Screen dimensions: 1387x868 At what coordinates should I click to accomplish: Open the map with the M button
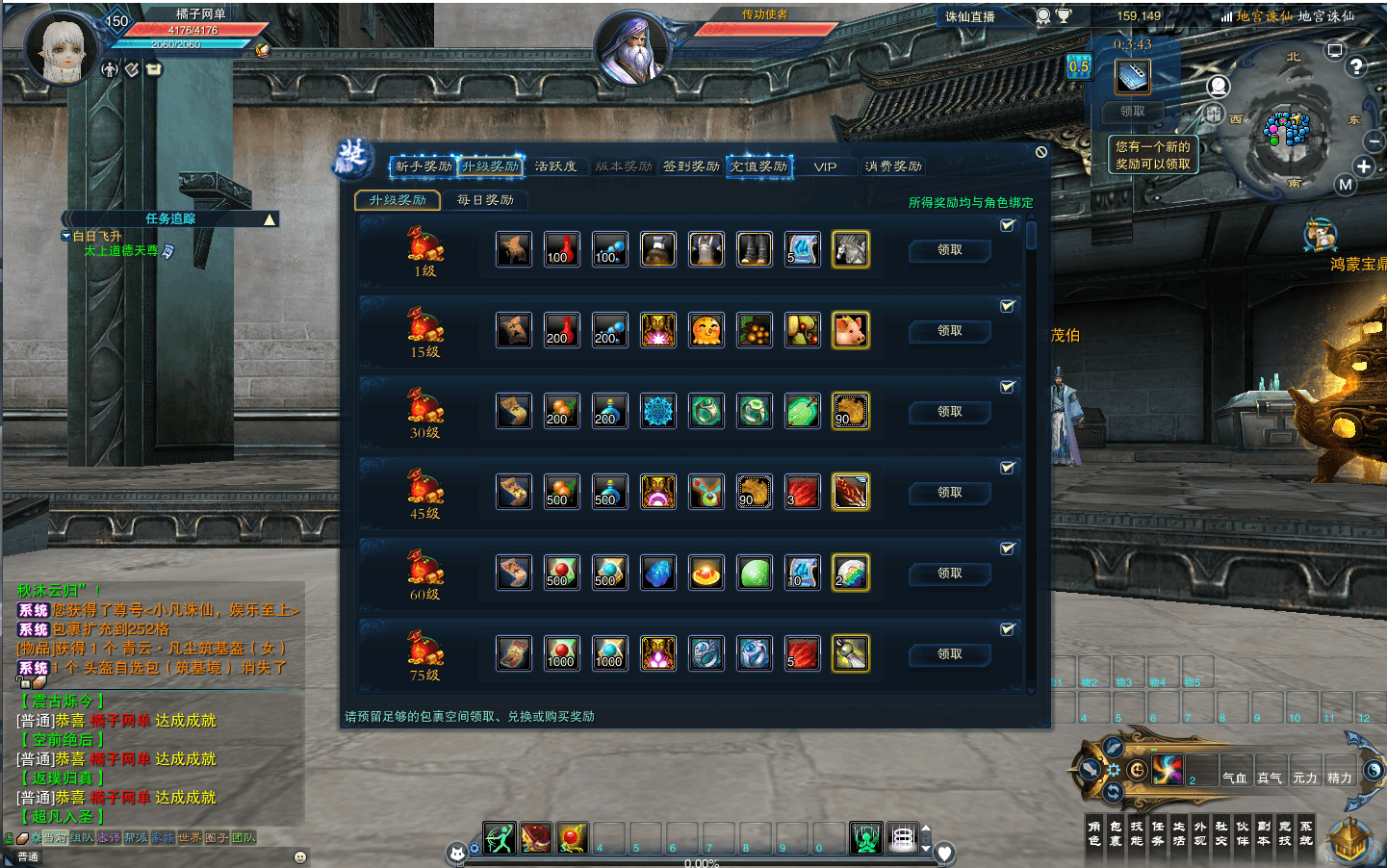click(1346, 185)
